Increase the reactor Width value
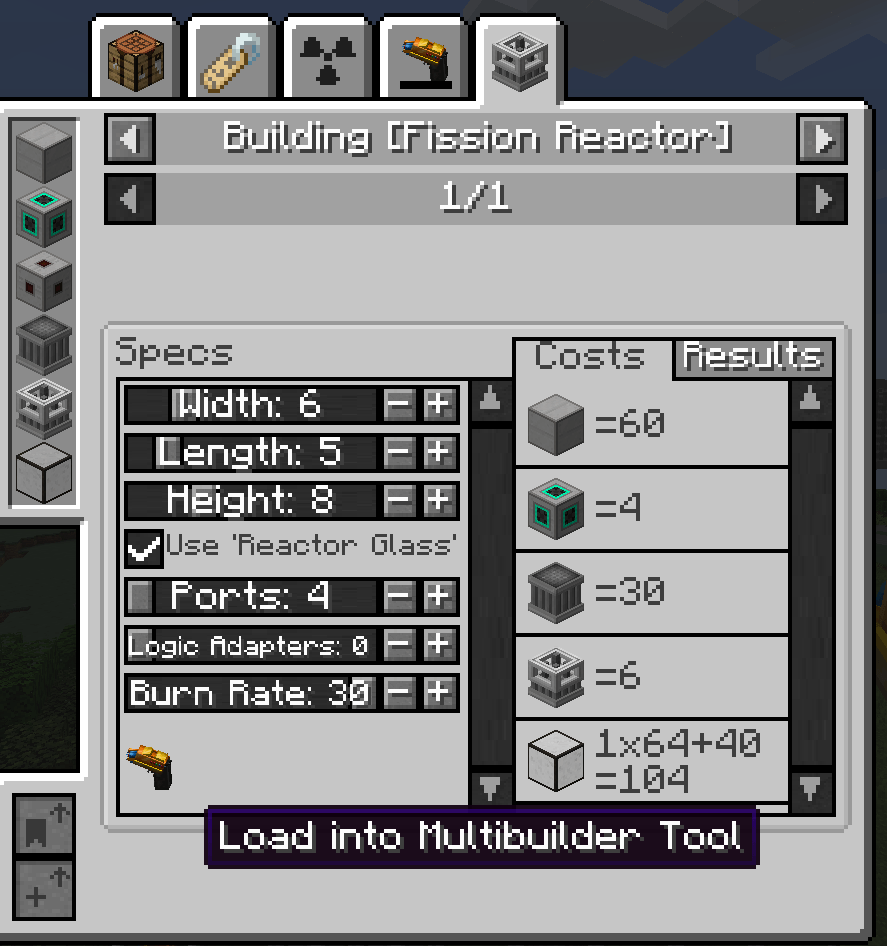This screenshot has height=946, width=887. coord(438,405)
